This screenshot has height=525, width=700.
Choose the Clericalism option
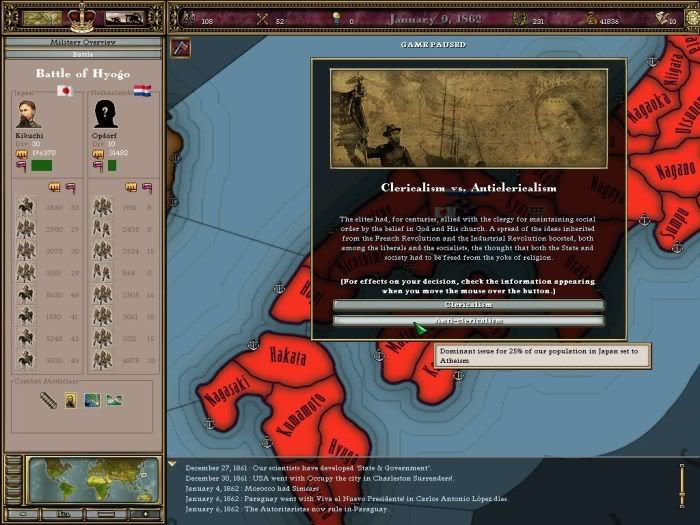pyautogui.click(x=468, y=304)
